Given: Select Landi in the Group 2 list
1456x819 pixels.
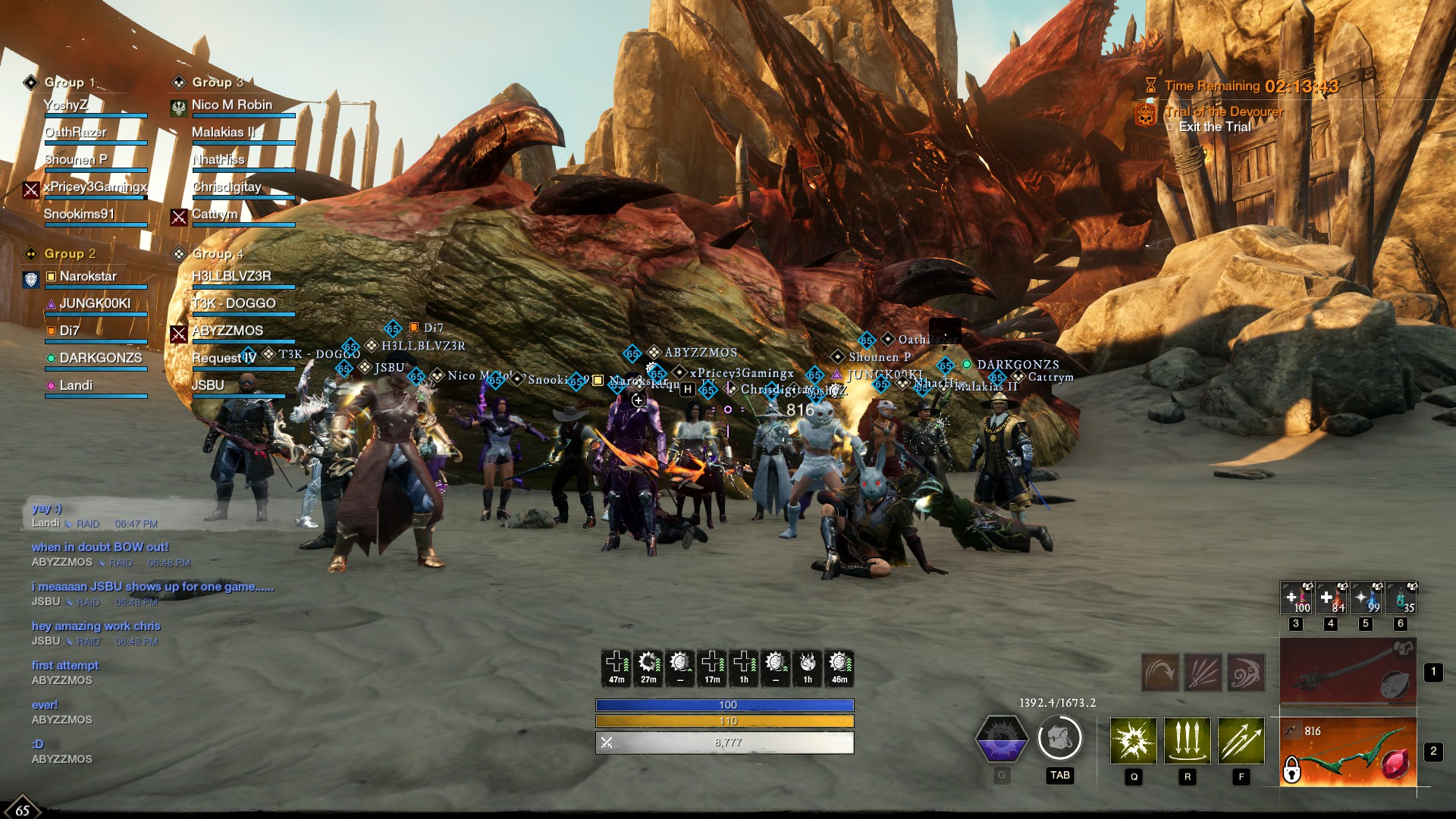Looking at the screenshot, I should (76, 386).
